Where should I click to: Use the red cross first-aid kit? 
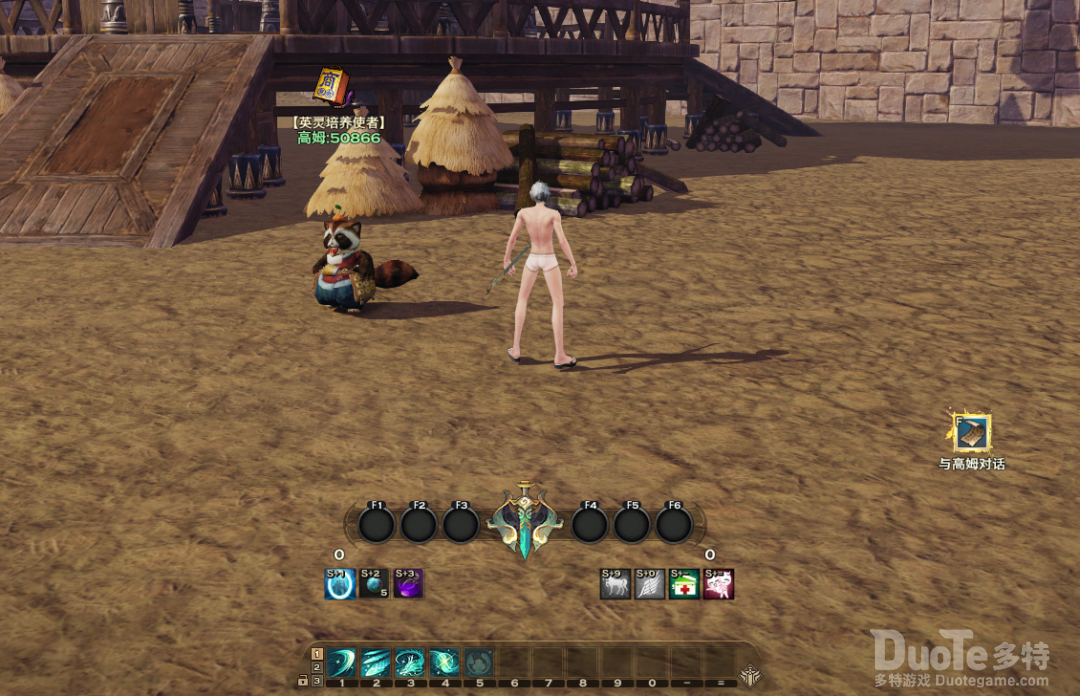click(x=684, y=584)
